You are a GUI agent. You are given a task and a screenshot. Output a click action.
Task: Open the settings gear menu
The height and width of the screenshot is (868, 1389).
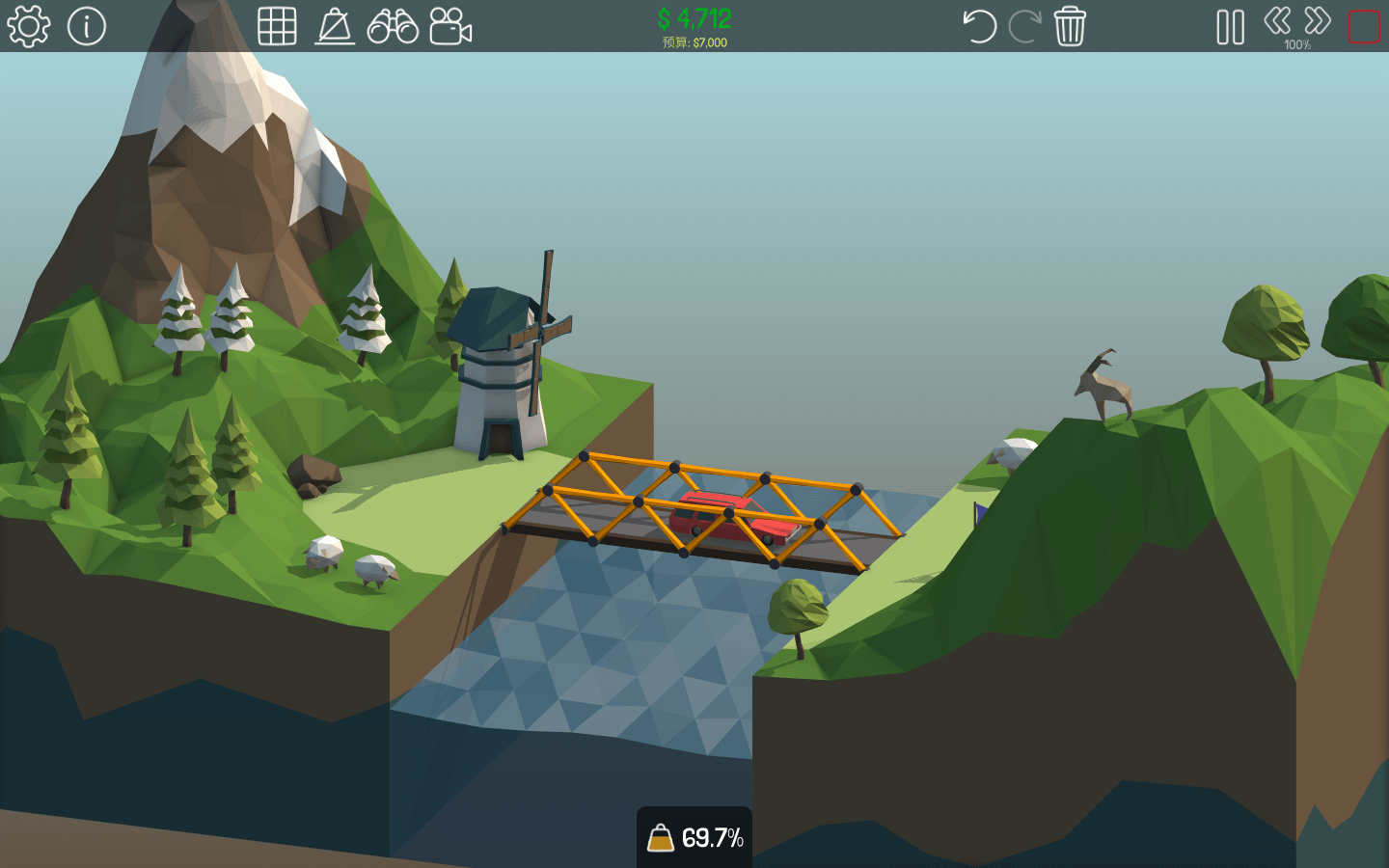(28, 26)
